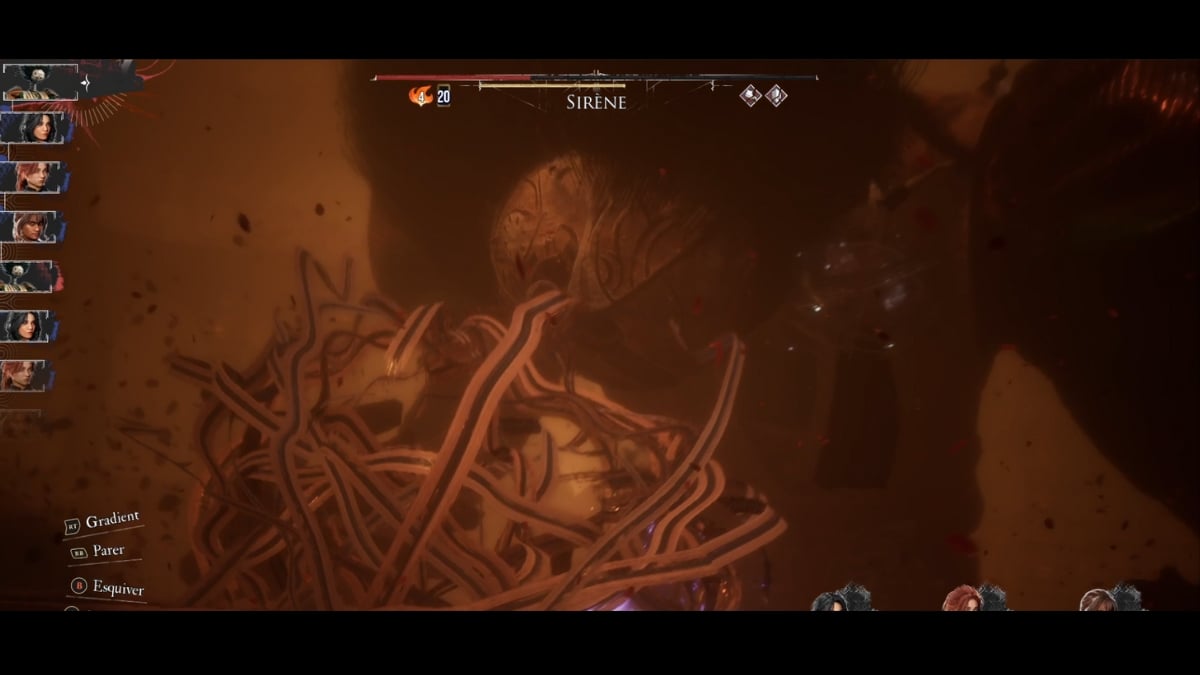
Task: Choose the red-haired party member's HUD portrait
Action: click(x=963, y=599)
